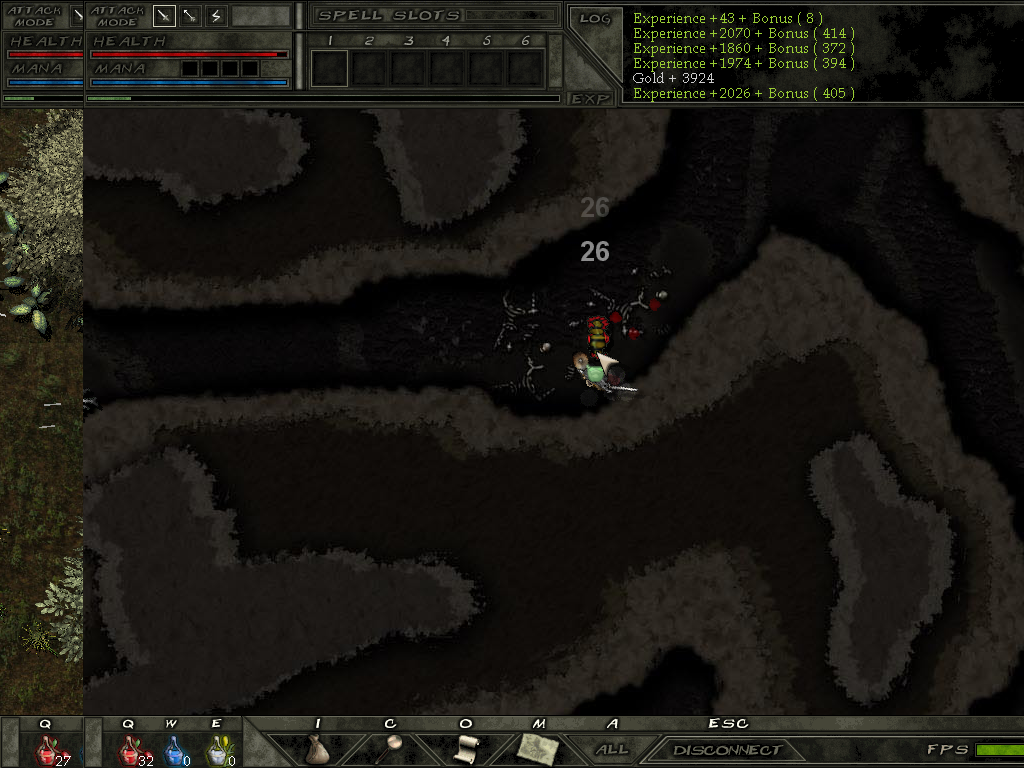Disconnect from the game
Viewport: 1024px width, 768px height.
tap(727, 750)
